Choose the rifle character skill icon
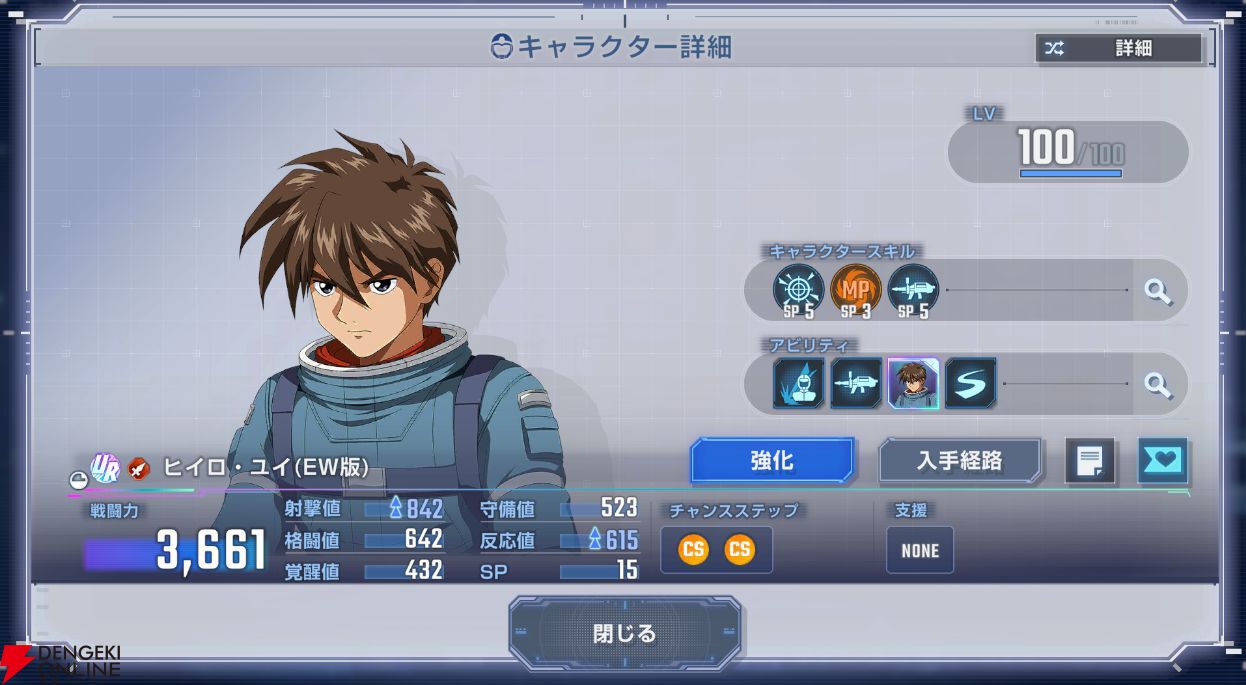The height and width of the screenshot is (685, 1246). [913, 290]
